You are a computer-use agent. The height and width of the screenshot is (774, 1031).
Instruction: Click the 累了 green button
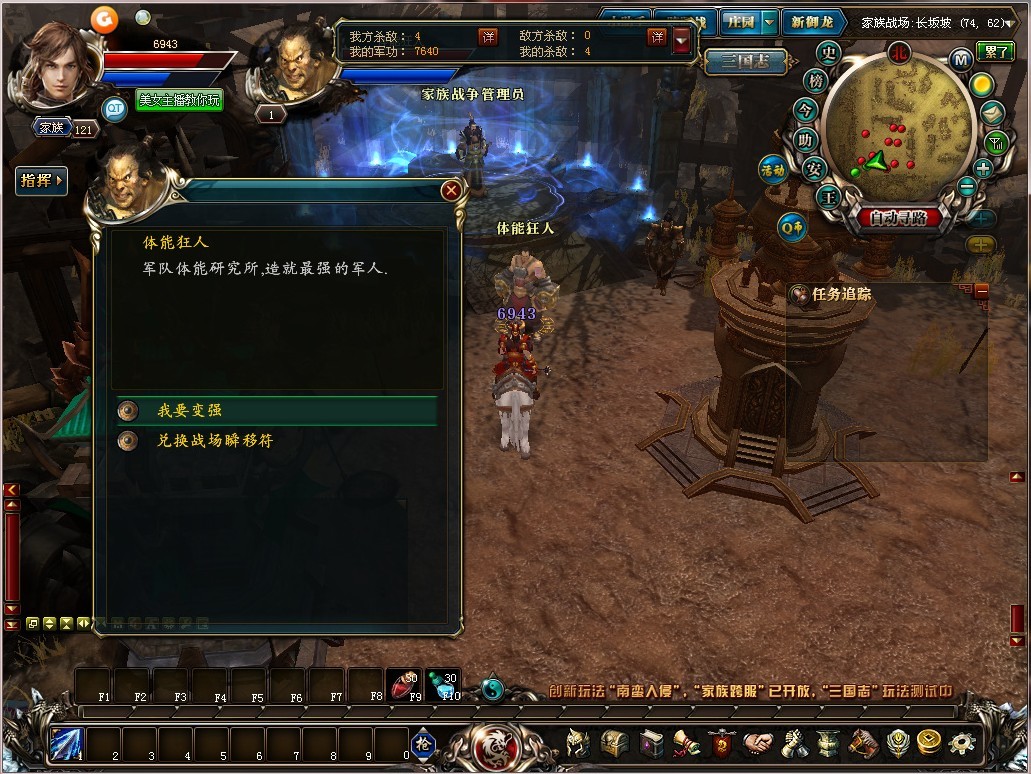[996, 52]
